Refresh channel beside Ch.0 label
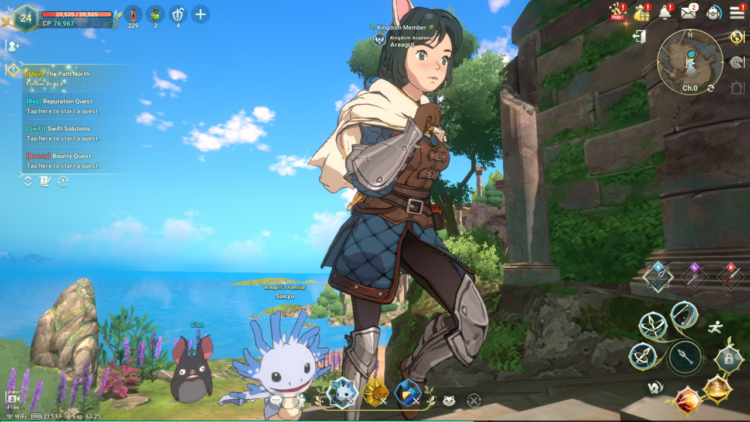The image size is (750, 422). (711, 89)
